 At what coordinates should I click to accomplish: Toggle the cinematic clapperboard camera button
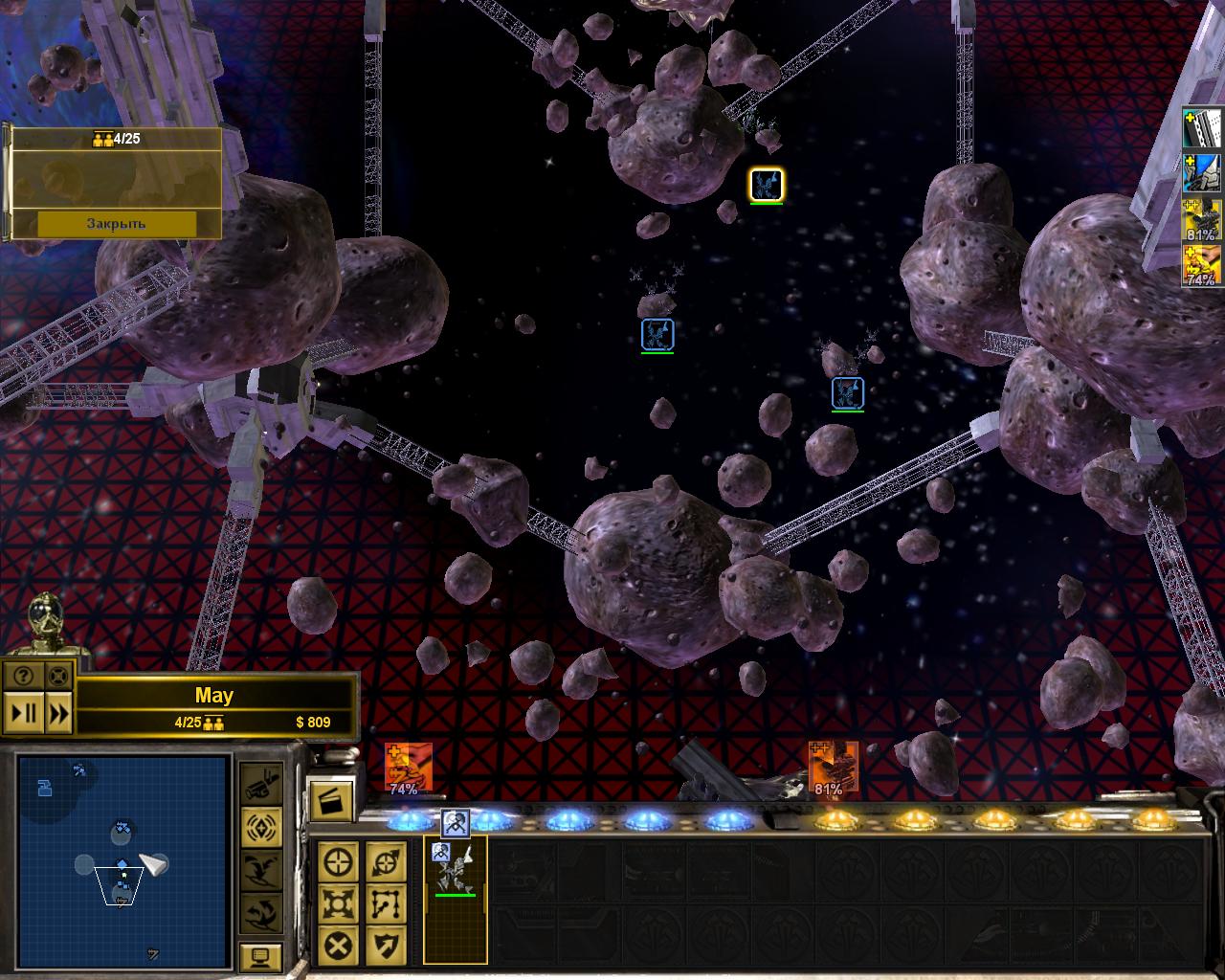[x=331, y=801]
